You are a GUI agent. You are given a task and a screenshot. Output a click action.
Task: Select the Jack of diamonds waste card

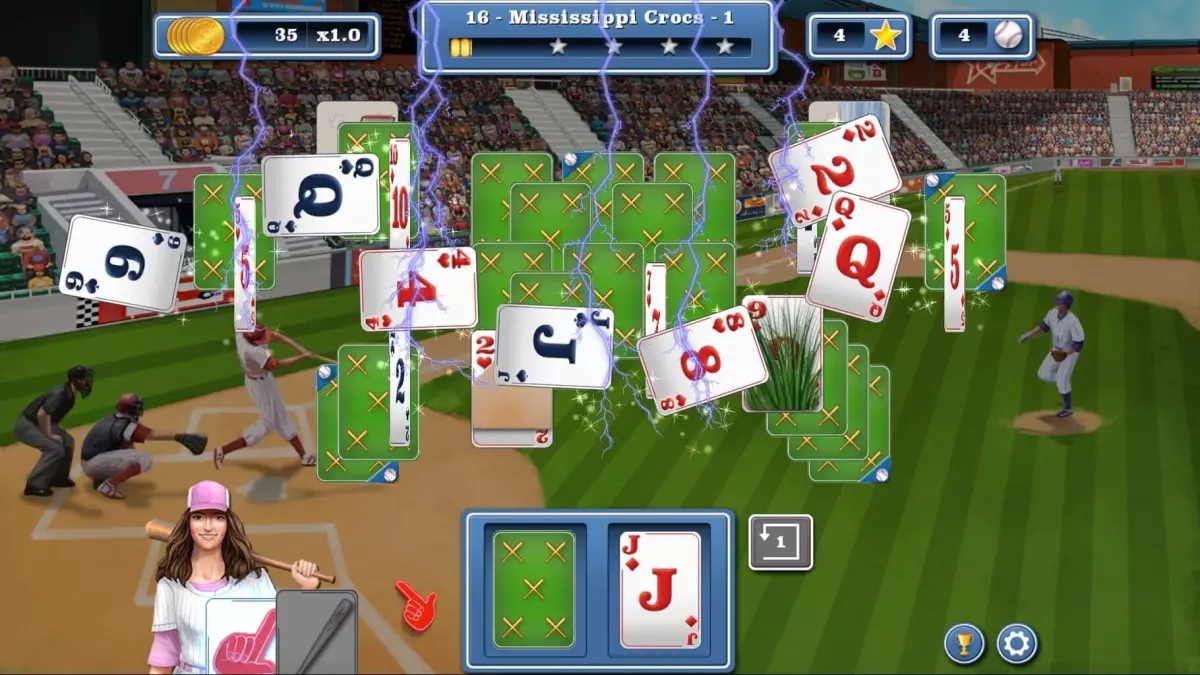(660, 589)
